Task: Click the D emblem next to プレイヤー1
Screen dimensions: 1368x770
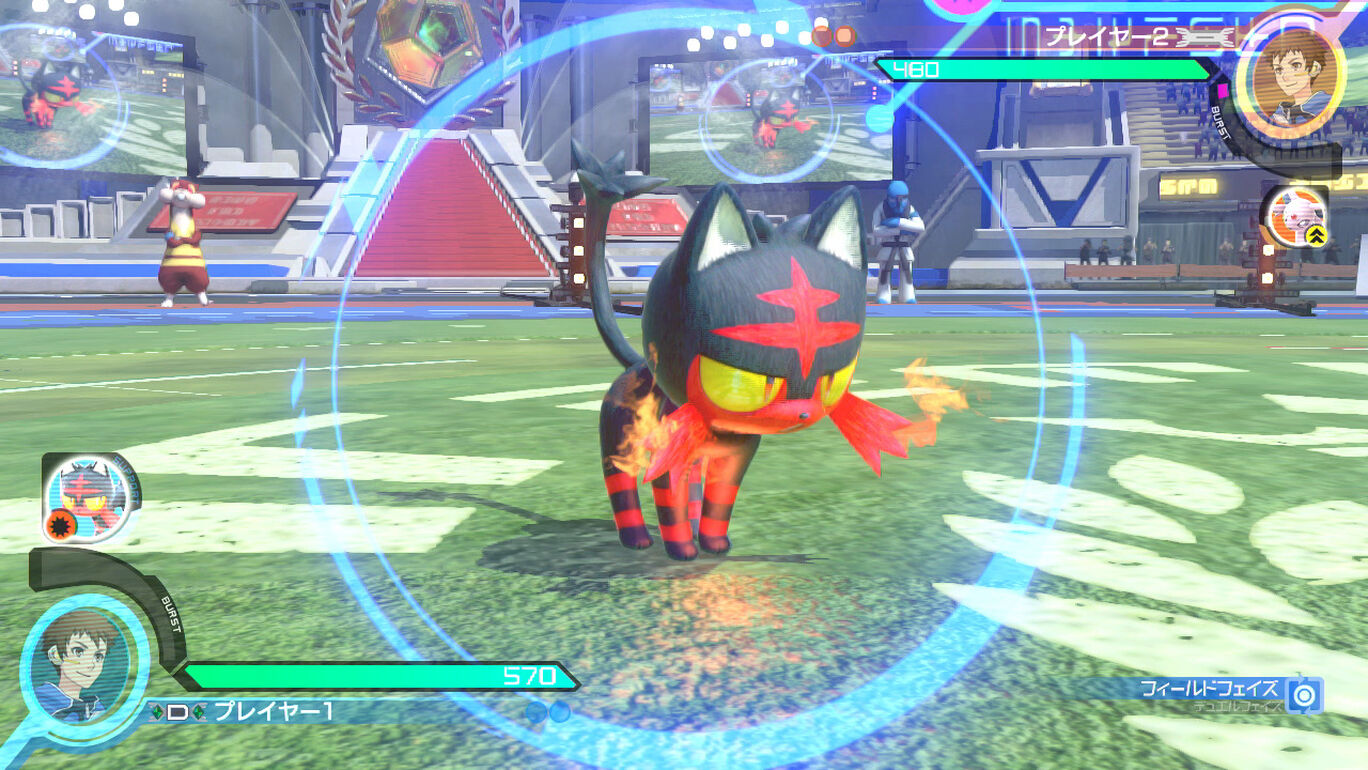Action: [x=176, y=711]
